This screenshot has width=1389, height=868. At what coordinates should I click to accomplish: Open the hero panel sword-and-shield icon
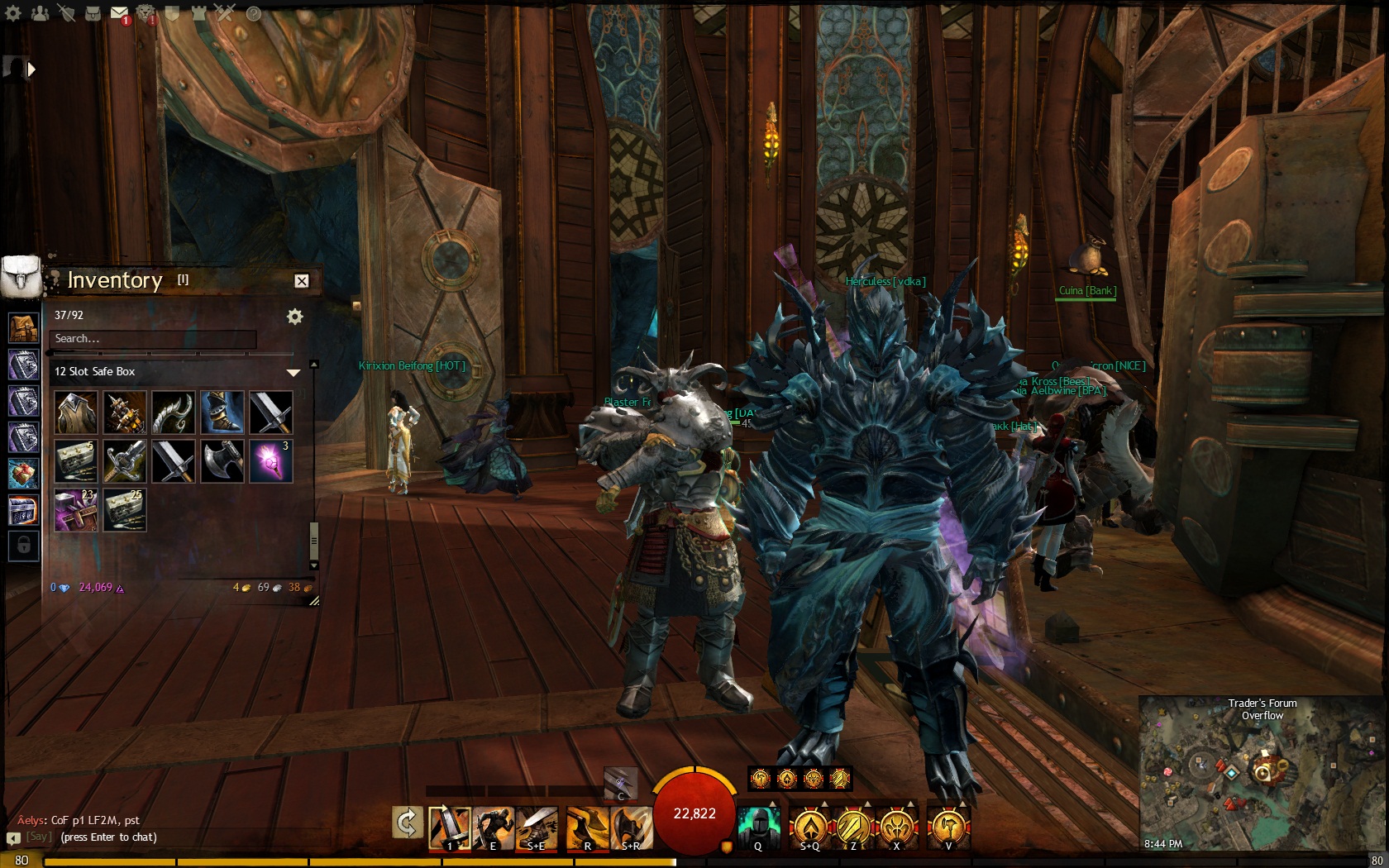click(66, 13)
